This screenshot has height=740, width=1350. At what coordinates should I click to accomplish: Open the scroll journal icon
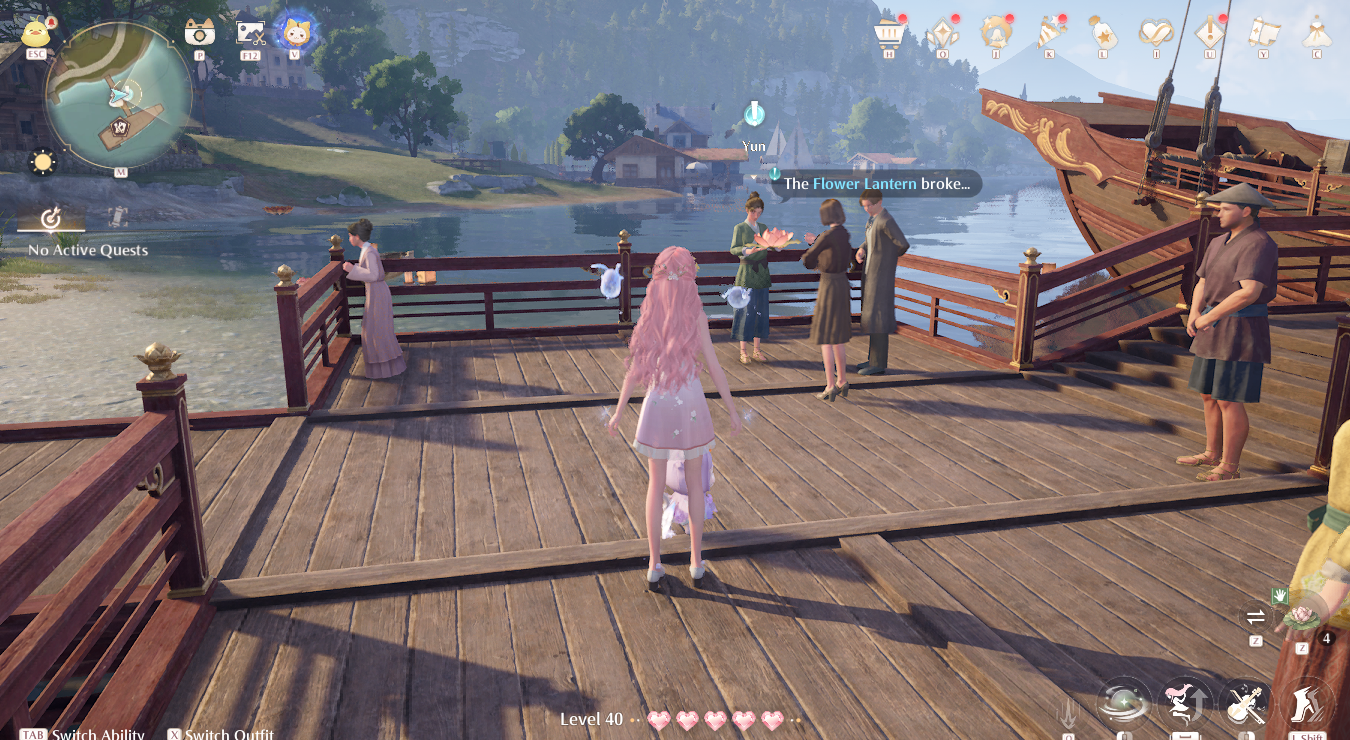point(1263,33)
